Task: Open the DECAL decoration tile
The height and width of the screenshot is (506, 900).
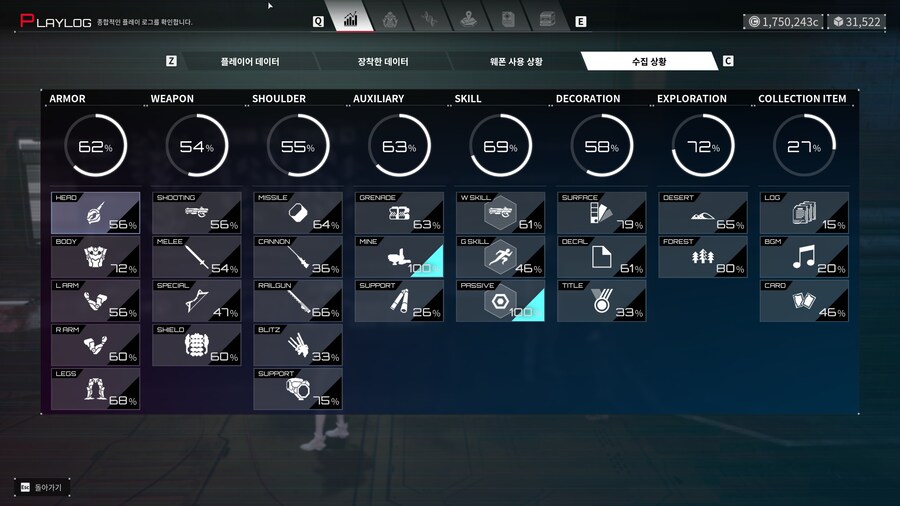Action: point(601,257)
